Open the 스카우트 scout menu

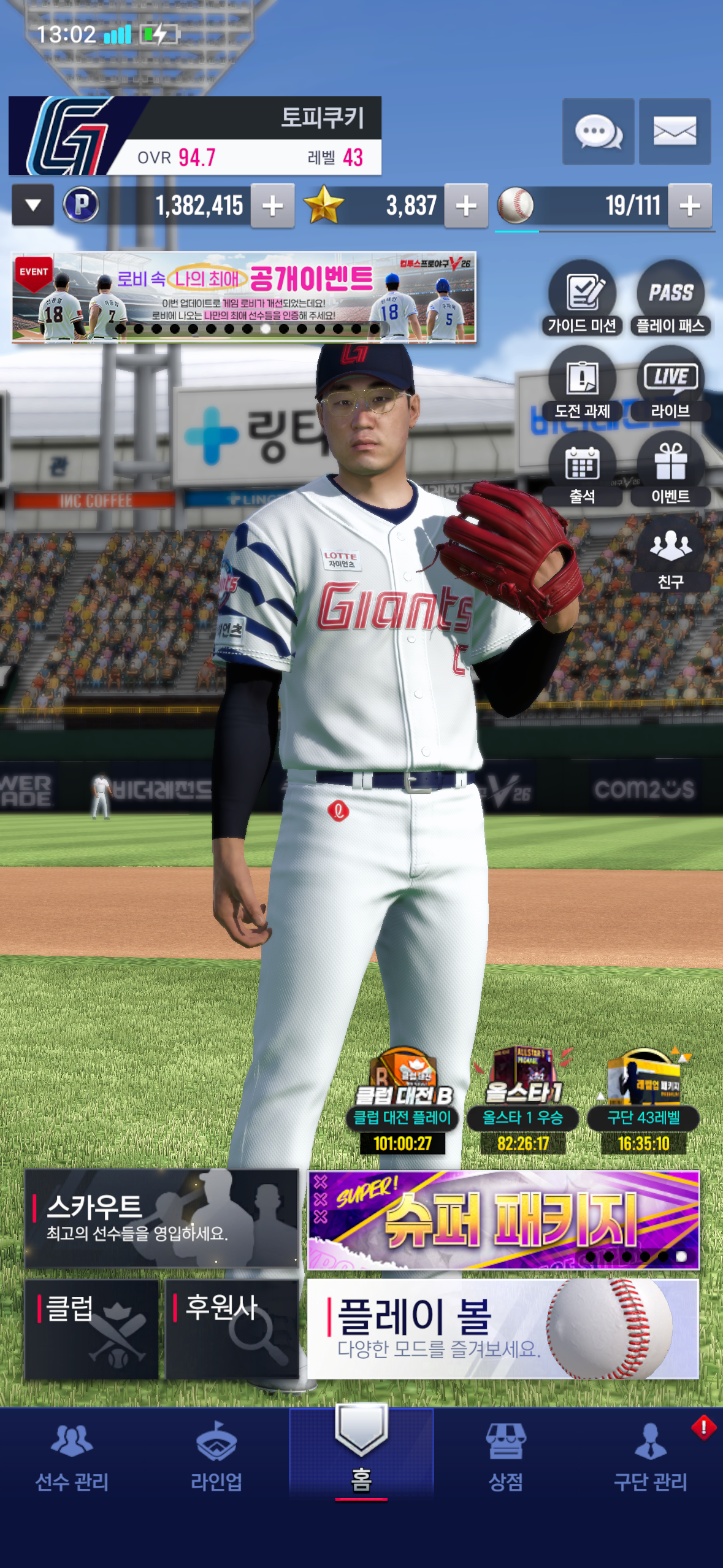161,1218
